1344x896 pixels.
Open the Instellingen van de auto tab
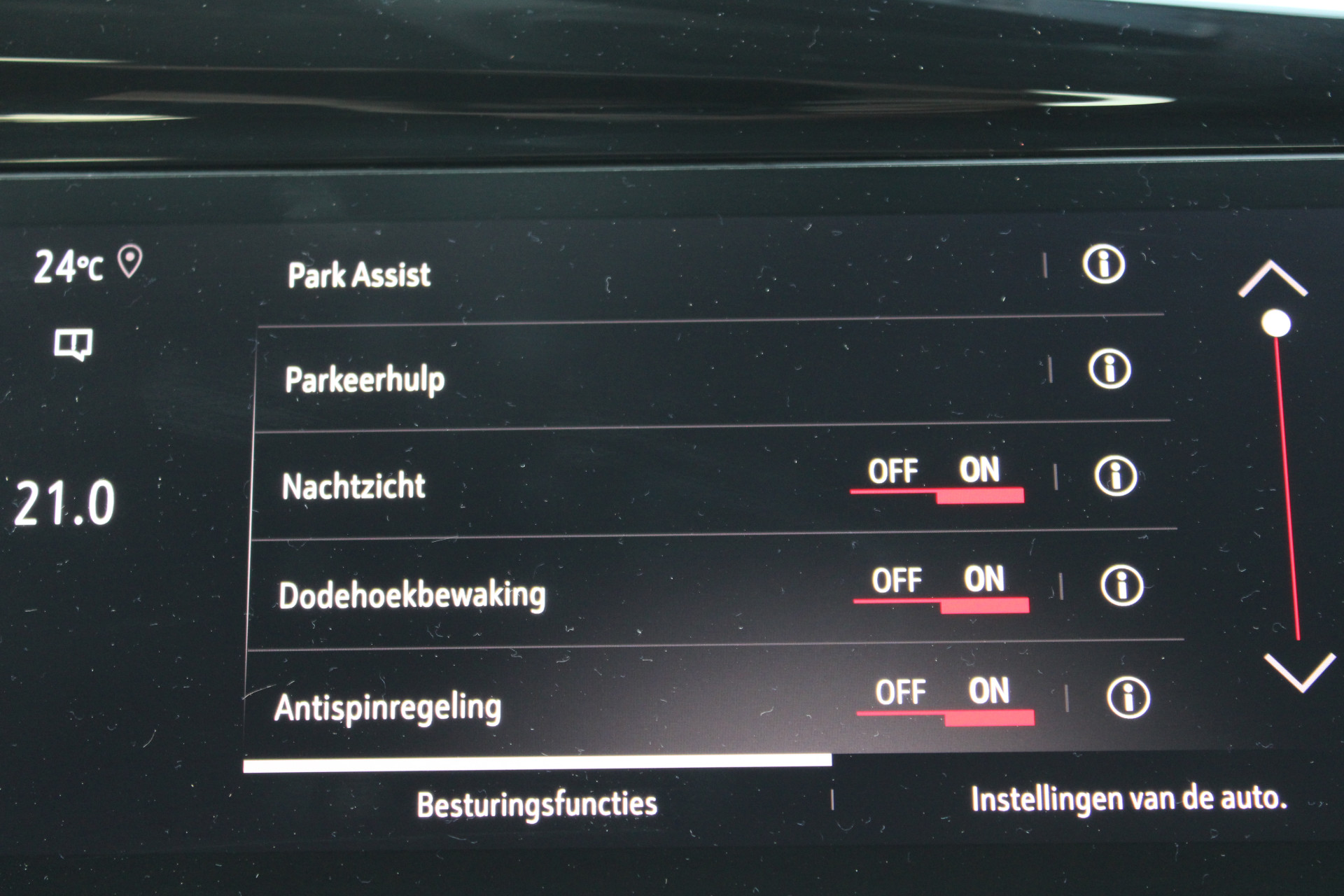point(1128,799)
